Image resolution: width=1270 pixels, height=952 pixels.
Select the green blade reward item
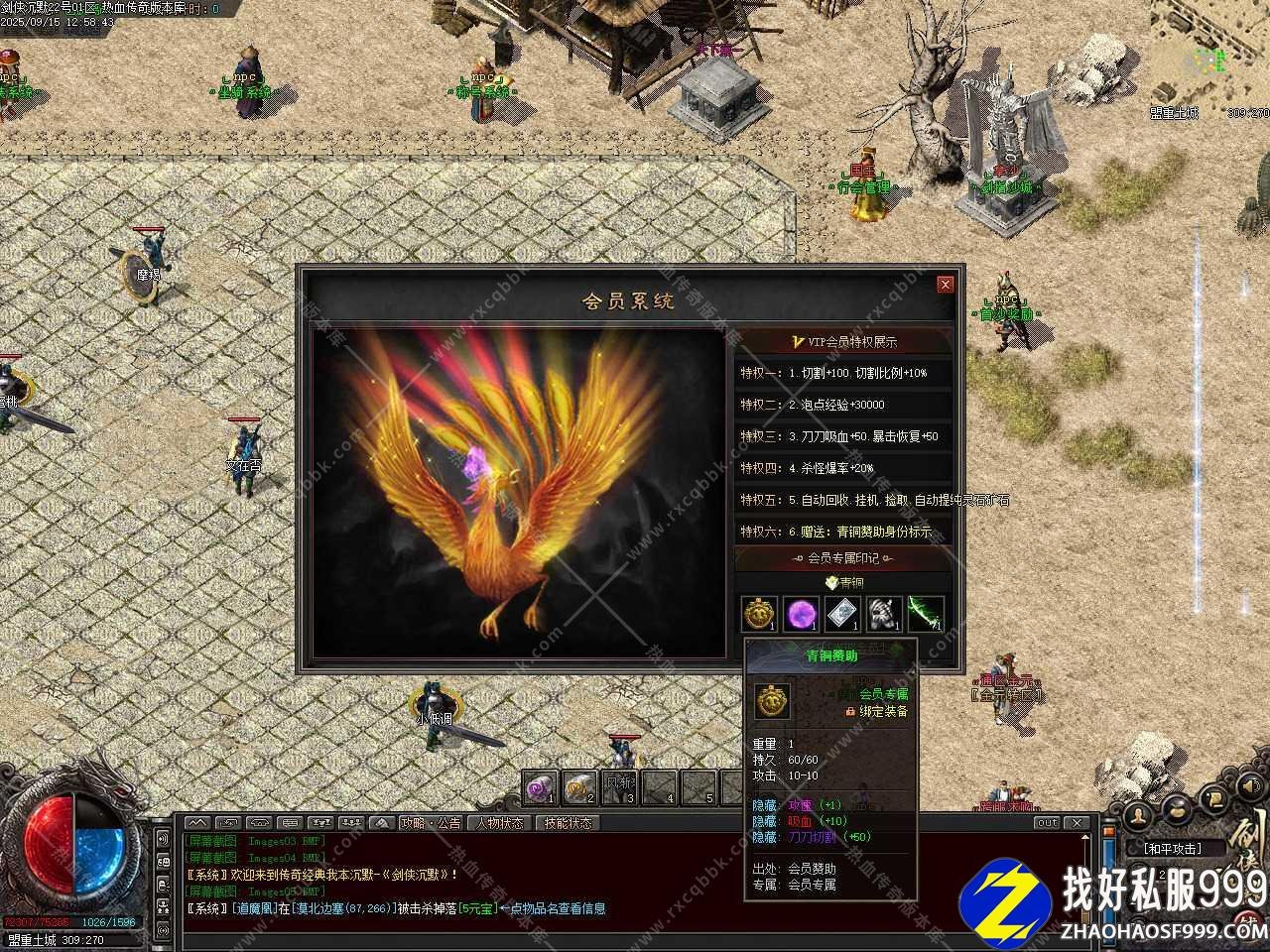[x=925, y=614]
